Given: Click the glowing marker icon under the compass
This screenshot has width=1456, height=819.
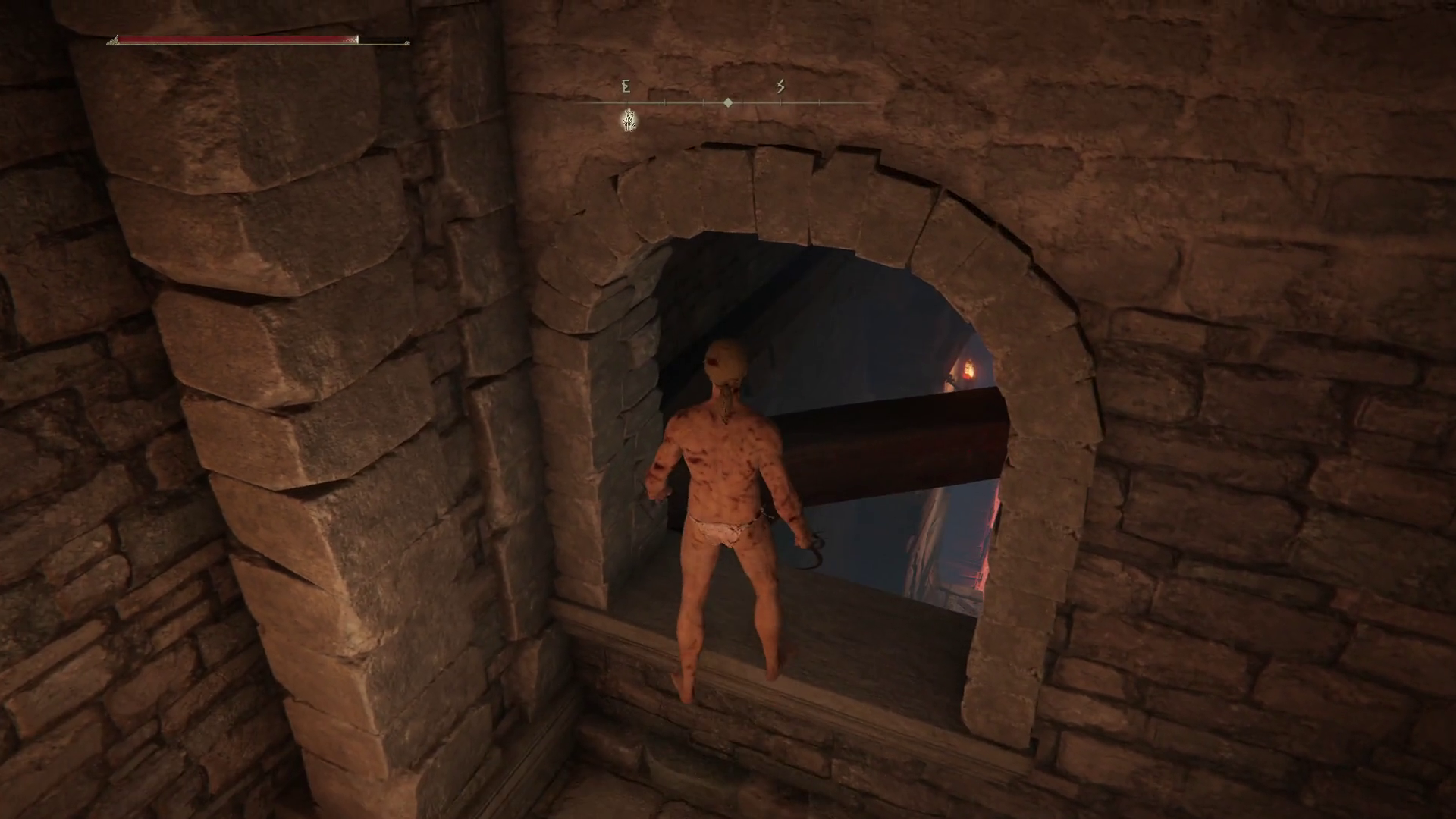Looking at the screenshot, I should coord(629,120).
